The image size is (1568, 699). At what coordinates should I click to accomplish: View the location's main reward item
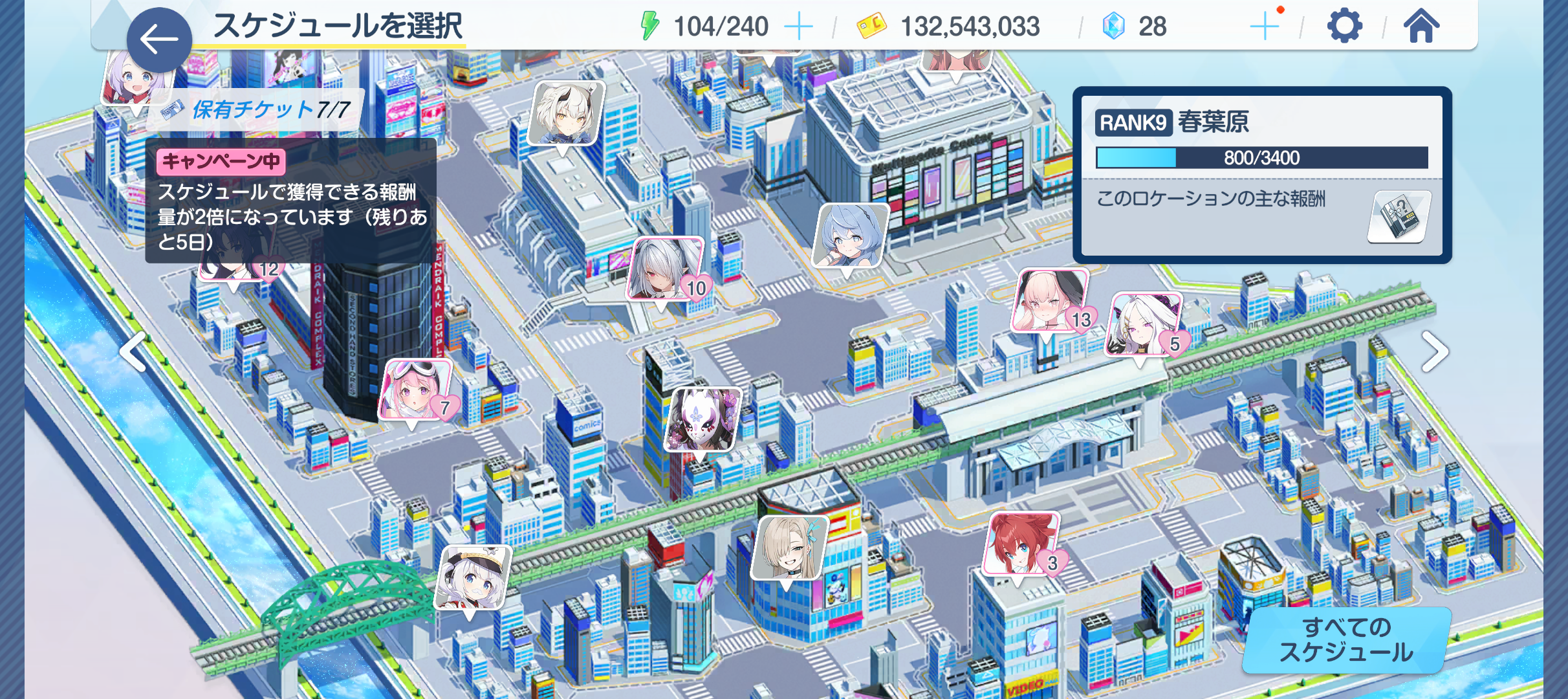pos(1398,217)
